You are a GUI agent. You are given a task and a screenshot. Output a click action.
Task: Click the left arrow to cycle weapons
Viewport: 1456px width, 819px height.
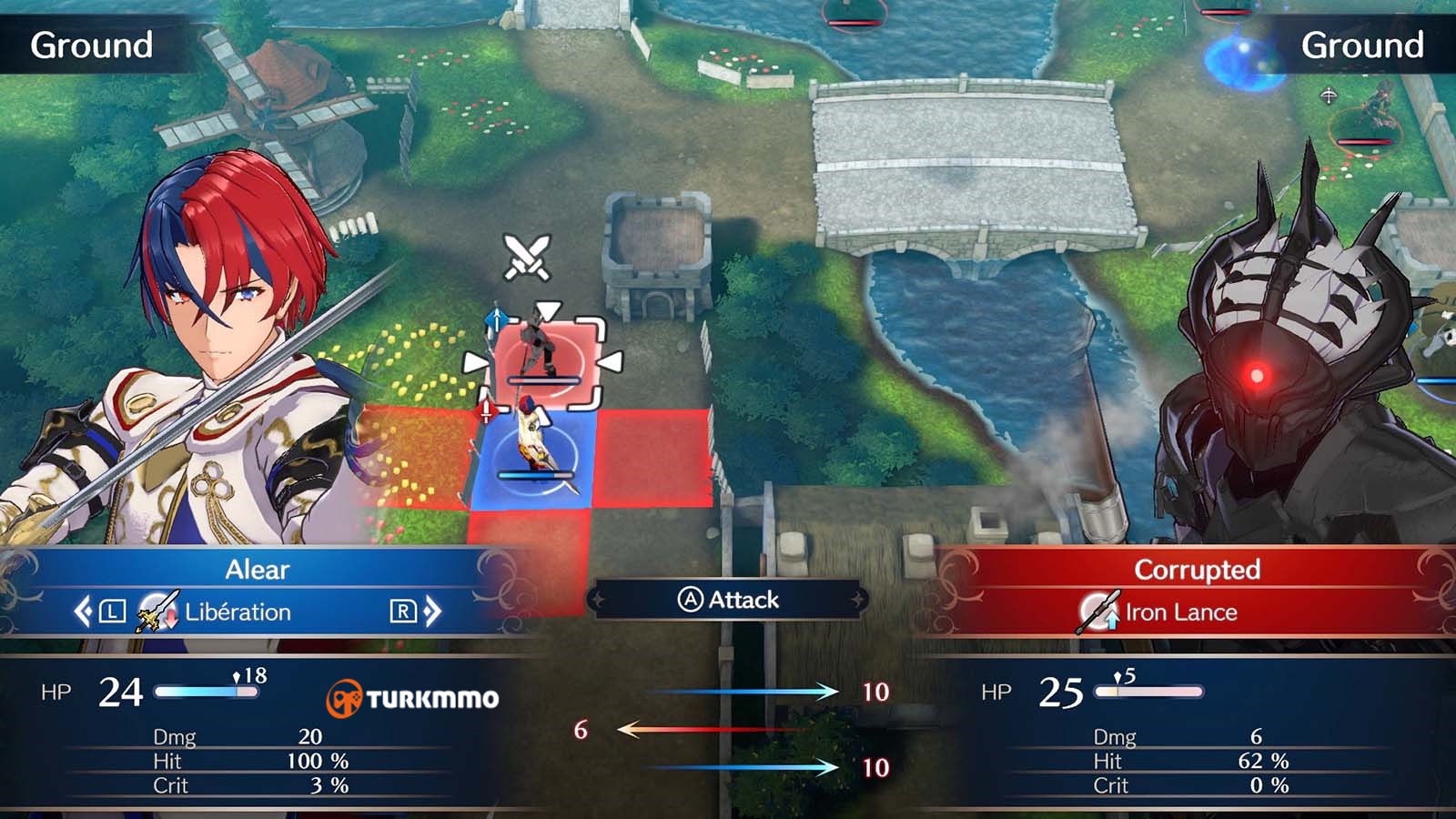[x=84, y=612]
